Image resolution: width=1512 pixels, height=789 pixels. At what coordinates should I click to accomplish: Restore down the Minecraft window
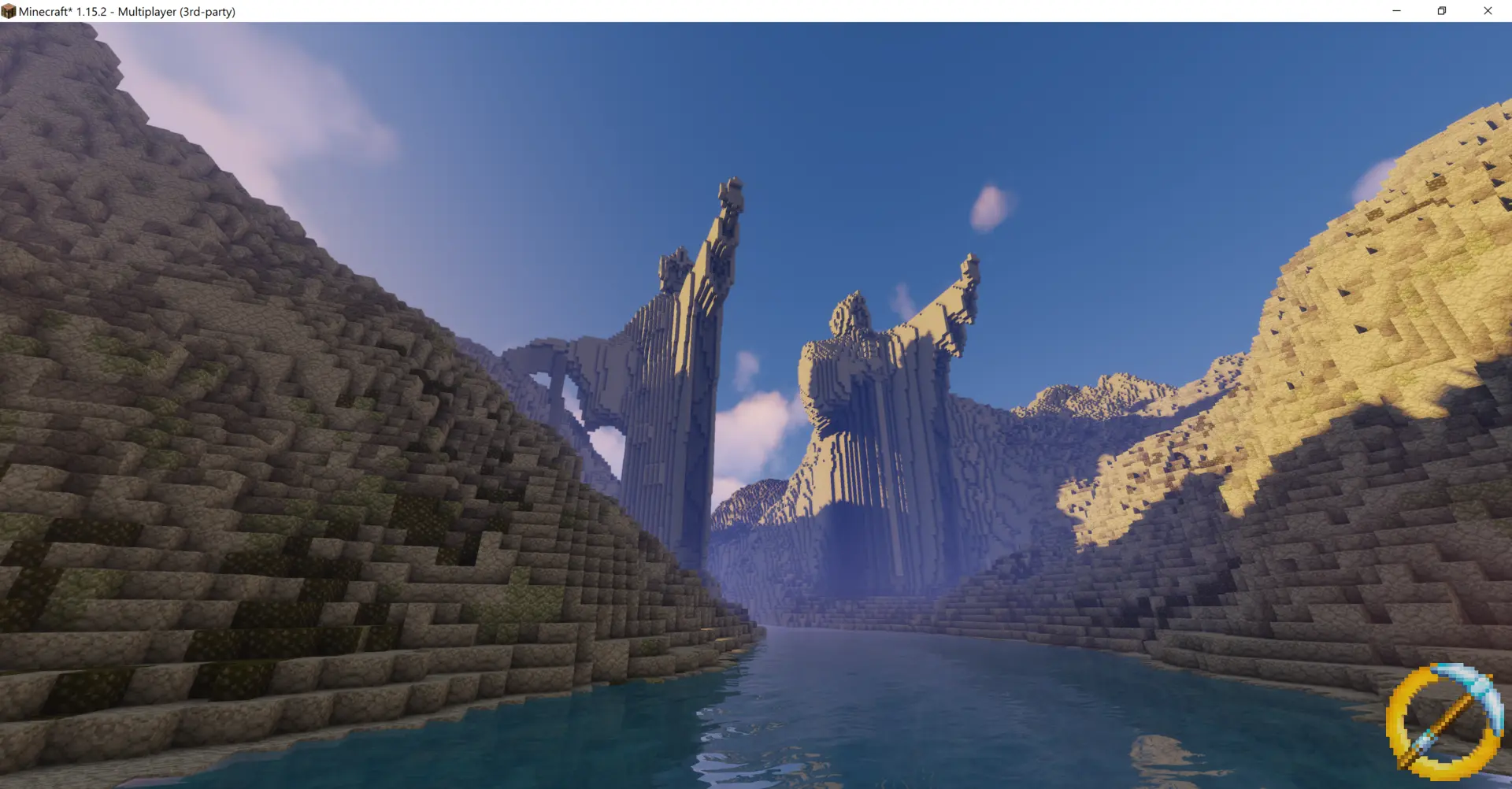coord(1442,11)
